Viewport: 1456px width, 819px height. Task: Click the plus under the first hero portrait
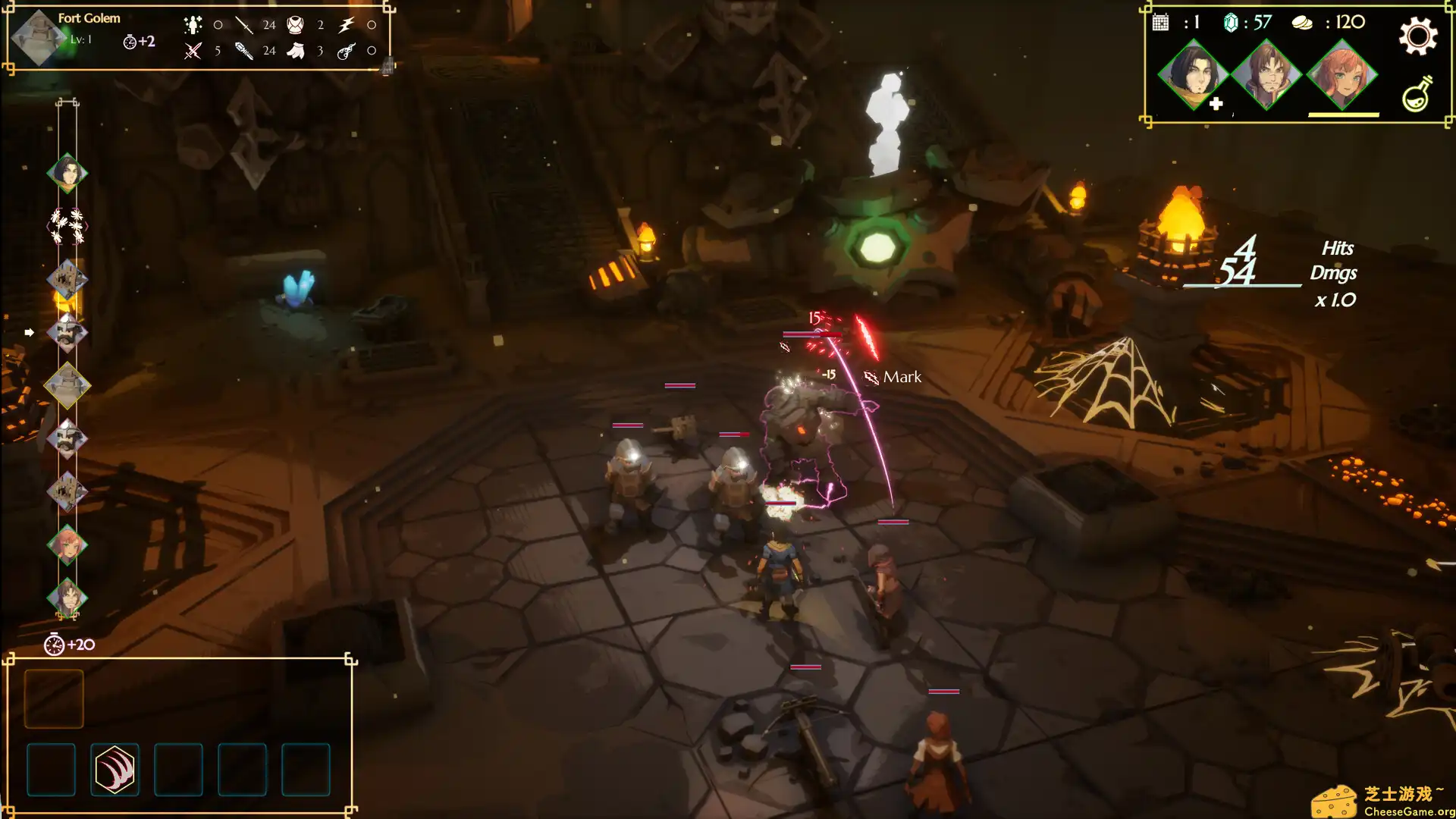[x=1216, y=105]
